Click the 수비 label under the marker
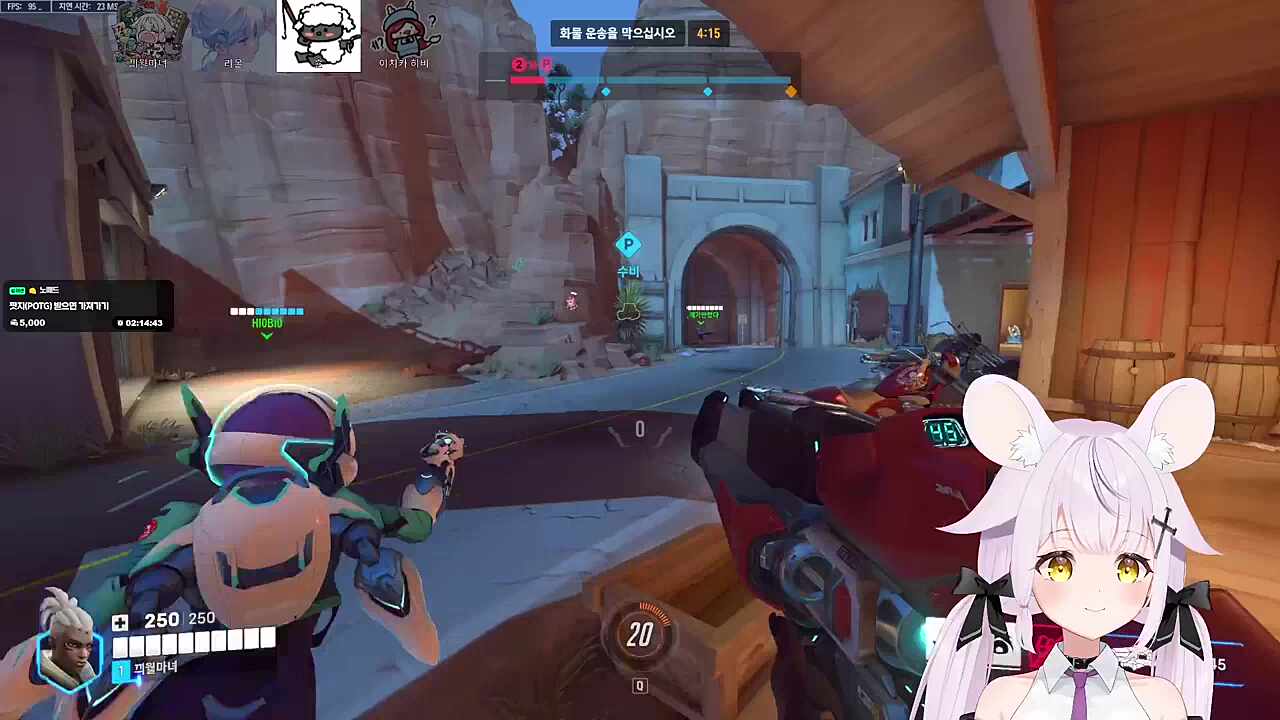Image resolution: width=1280 pixels, height=720 pixels. [x=628, y=270]
